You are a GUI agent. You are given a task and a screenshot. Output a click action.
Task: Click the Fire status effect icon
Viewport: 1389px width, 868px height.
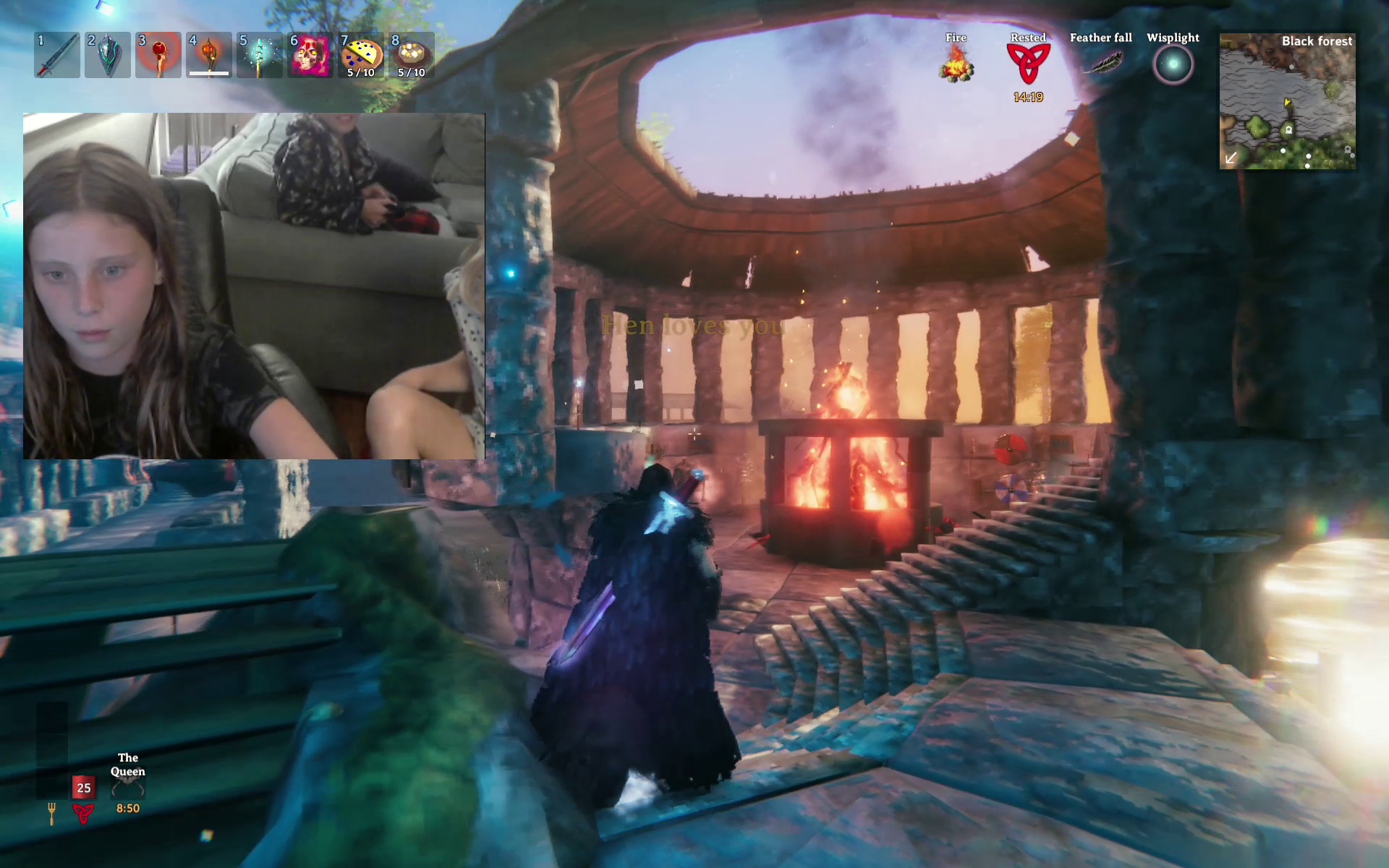point(956,63)
